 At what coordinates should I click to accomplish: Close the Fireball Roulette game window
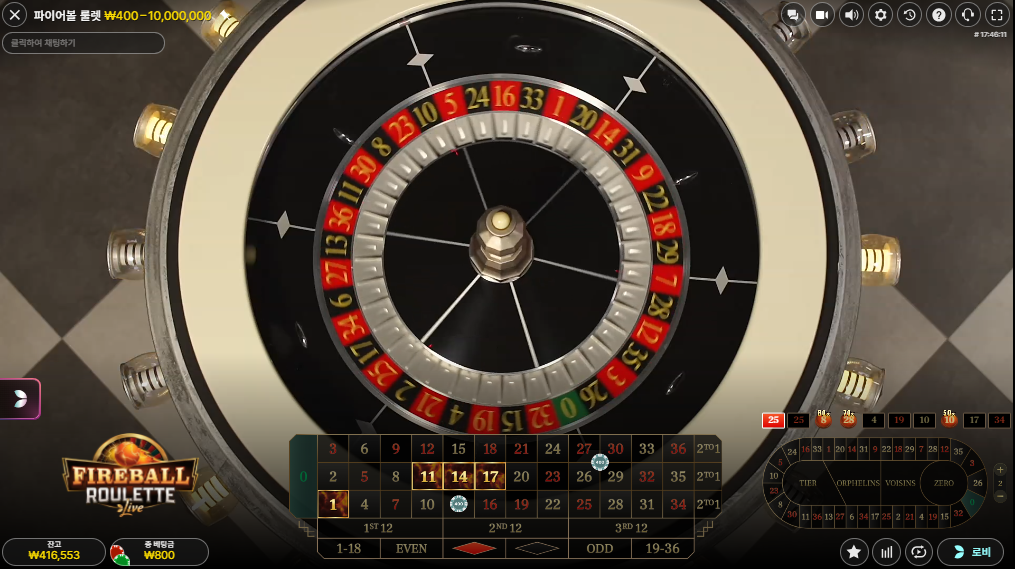(x=15, y=15)
